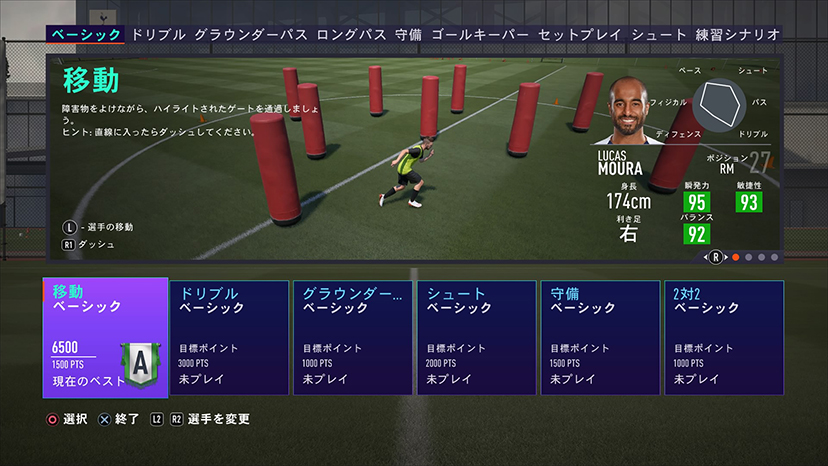Select the グラウンダーパス tab
The image size is (828, 466).
(250, 34)
